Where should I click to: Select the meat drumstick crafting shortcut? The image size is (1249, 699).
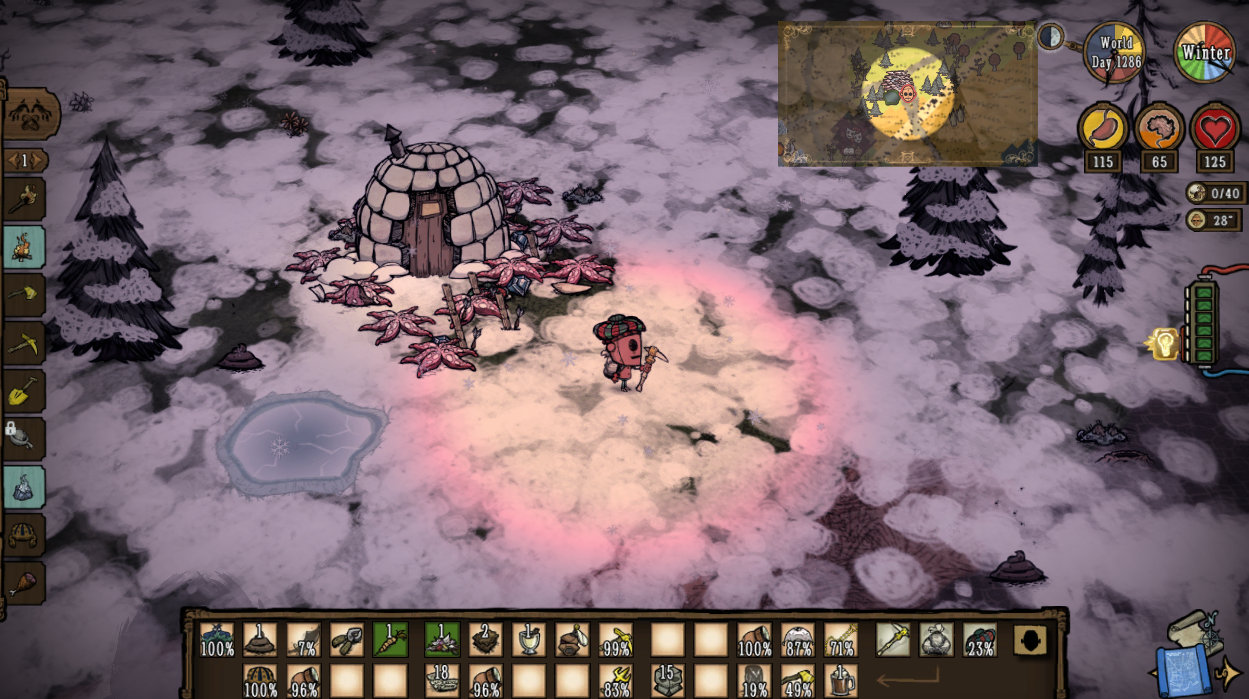click(25, 582)
